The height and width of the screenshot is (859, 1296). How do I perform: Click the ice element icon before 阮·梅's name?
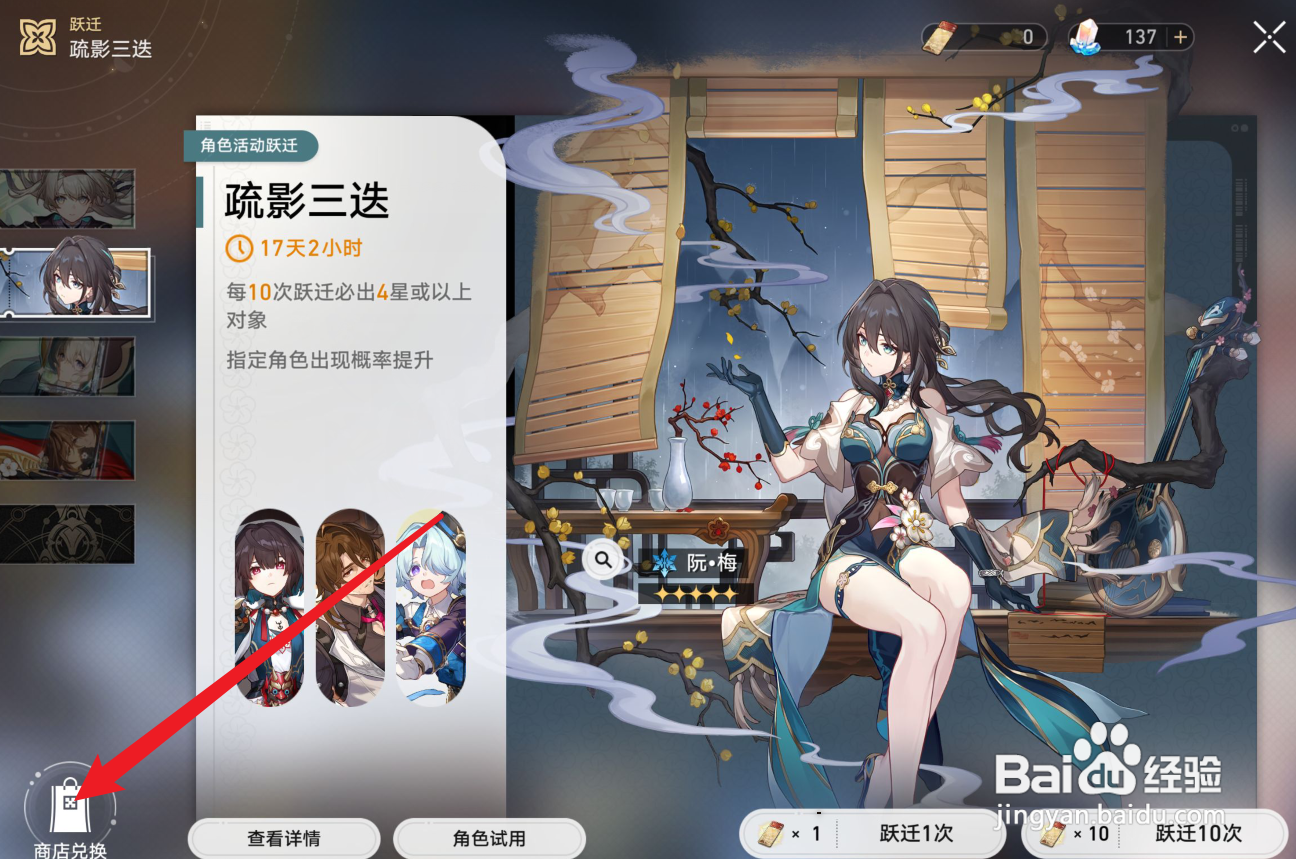point(663,561)
